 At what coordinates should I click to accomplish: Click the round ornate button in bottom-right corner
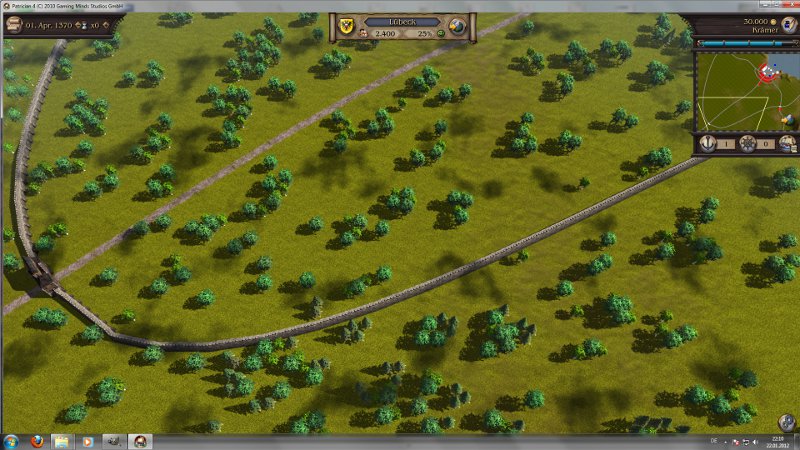pos(787,423)
